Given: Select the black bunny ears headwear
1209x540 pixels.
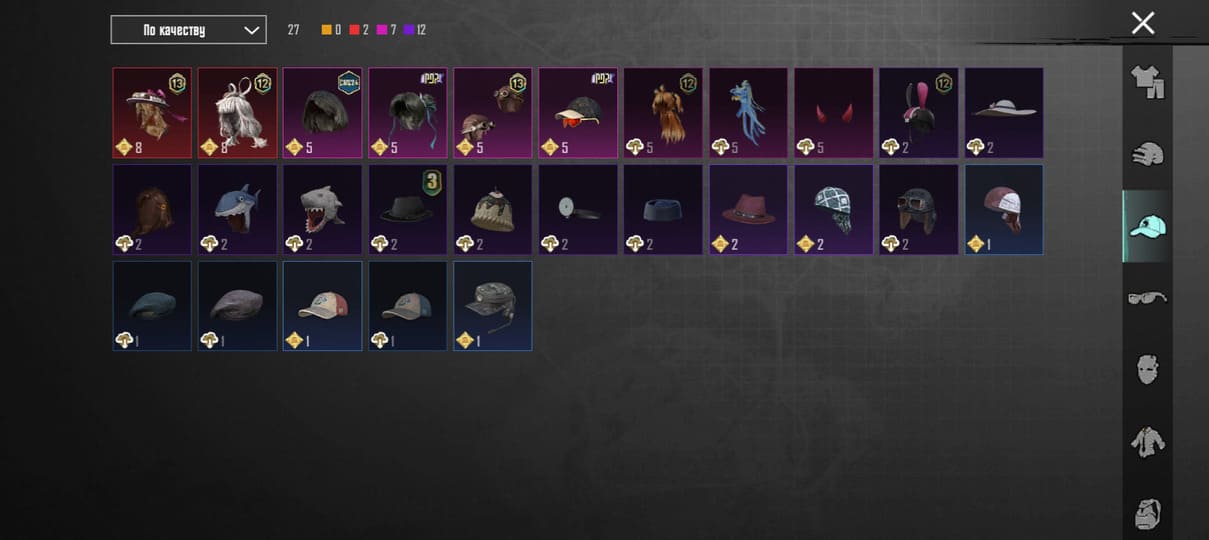Looking at the screenshot, I should click(918, 112).
